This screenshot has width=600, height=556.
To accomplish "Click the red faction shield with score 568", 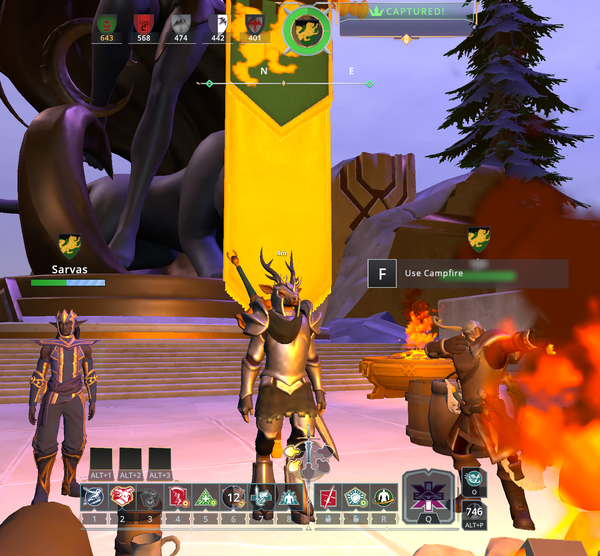I will coord(144,24).
